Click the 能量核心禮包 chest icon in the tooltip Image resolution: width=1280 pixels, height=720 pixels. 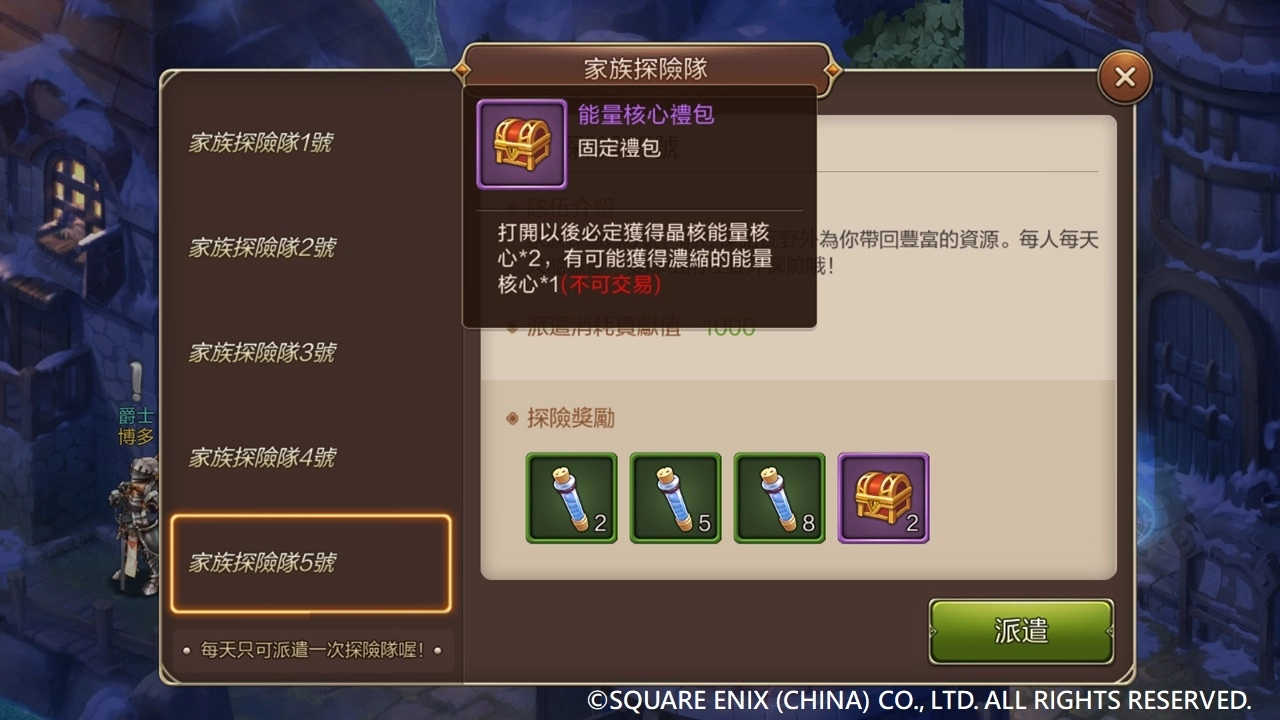point(521,142)
